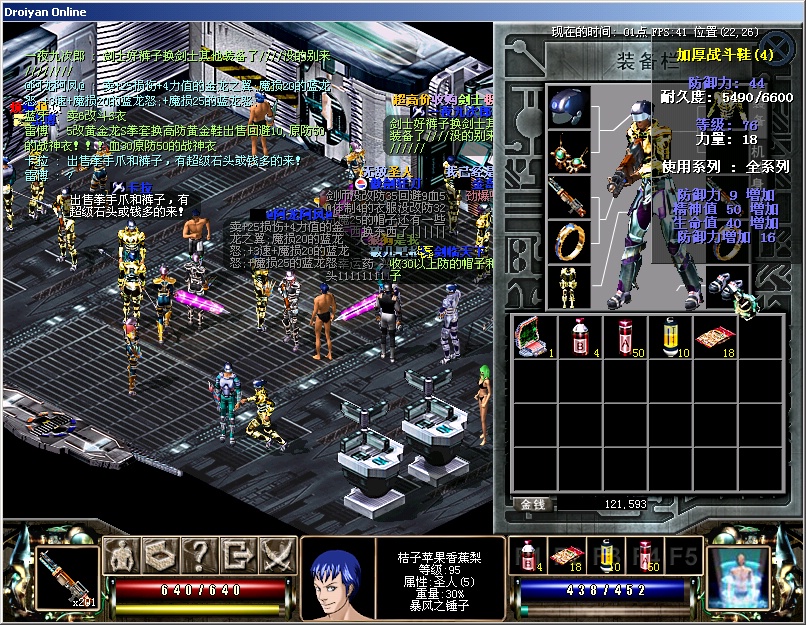Viewport: 806px width, 625px height.
Task: Pick the red A potion in inventory
Action: tap(625, 338)
